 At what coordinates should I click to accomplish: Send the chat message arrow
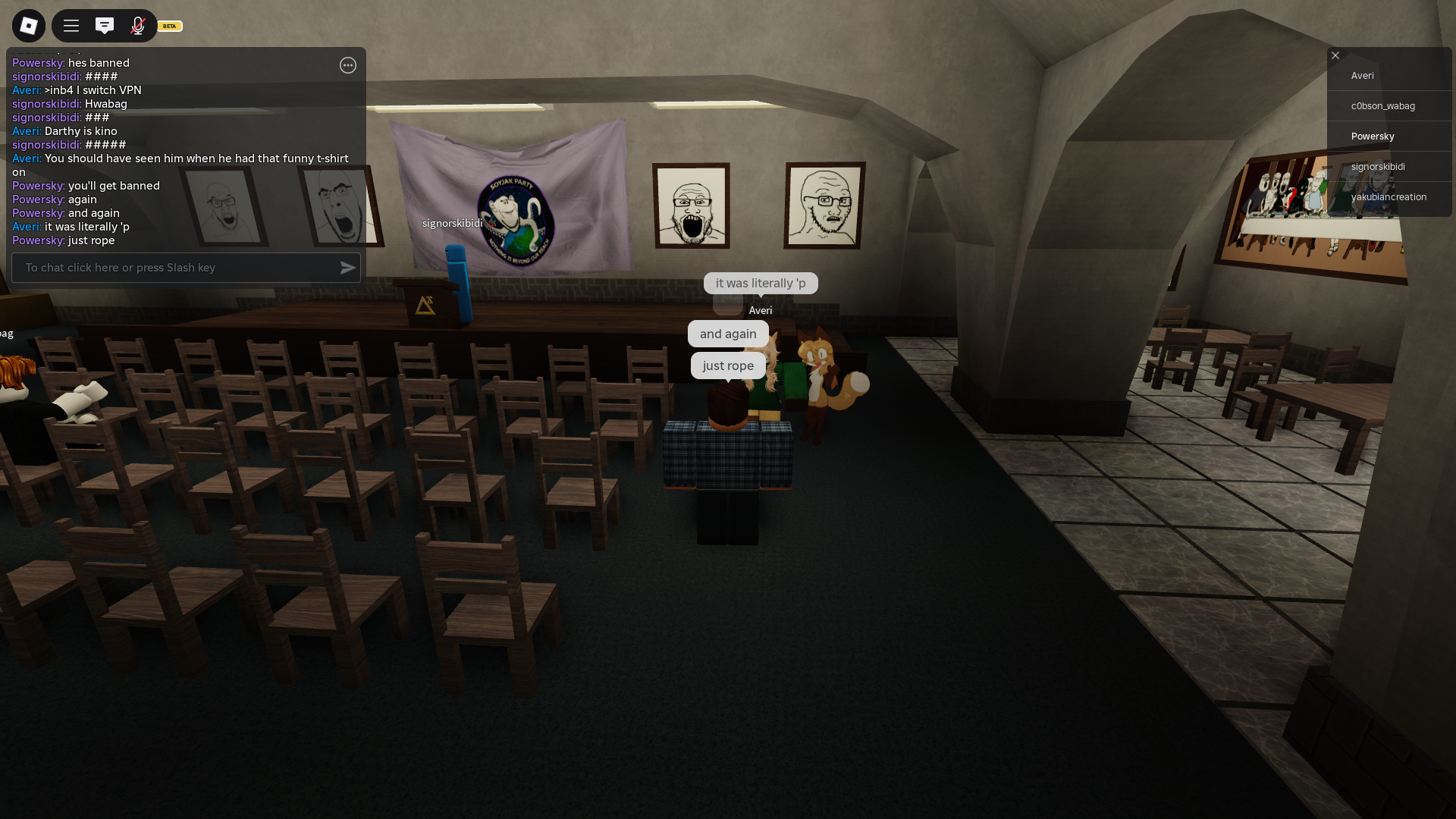pos(348,268)
